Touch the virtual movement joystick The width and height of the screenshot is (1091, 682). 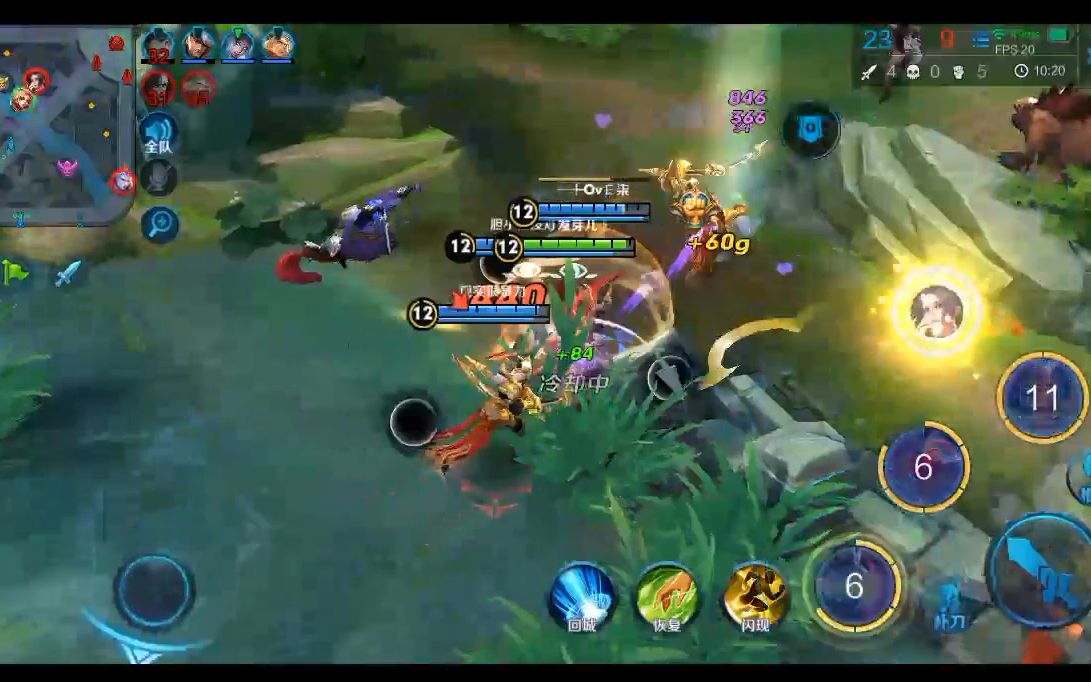click(x=154, y=592)
